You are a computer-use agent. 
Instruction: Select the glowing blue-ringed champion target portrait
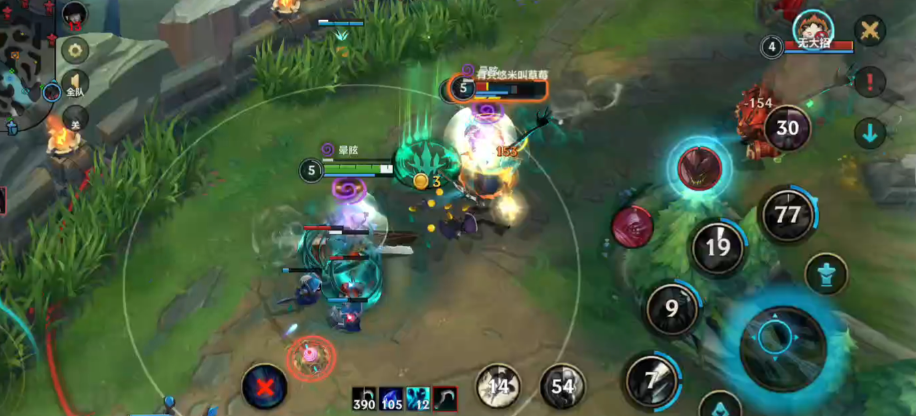point(700,167)
